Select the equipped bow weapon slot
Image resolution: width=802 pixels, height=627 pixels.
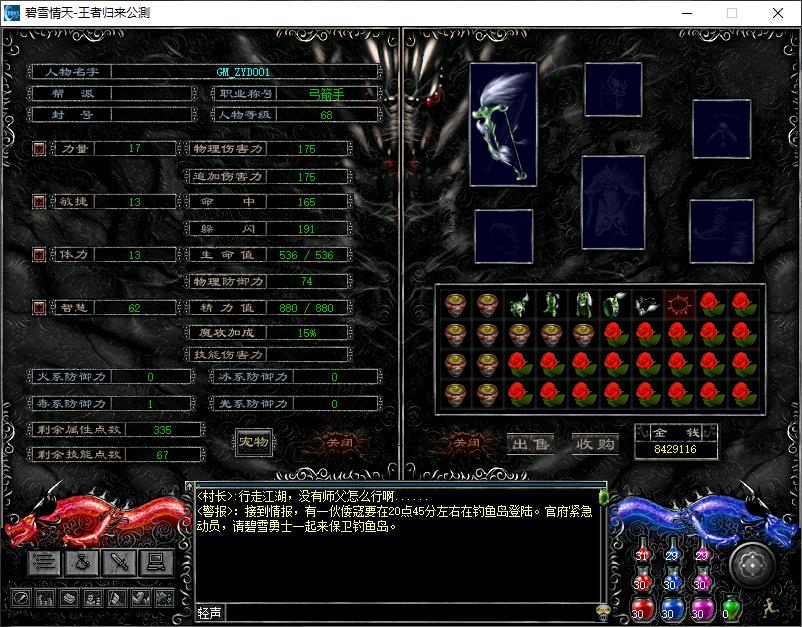click(x=503, y=124)
